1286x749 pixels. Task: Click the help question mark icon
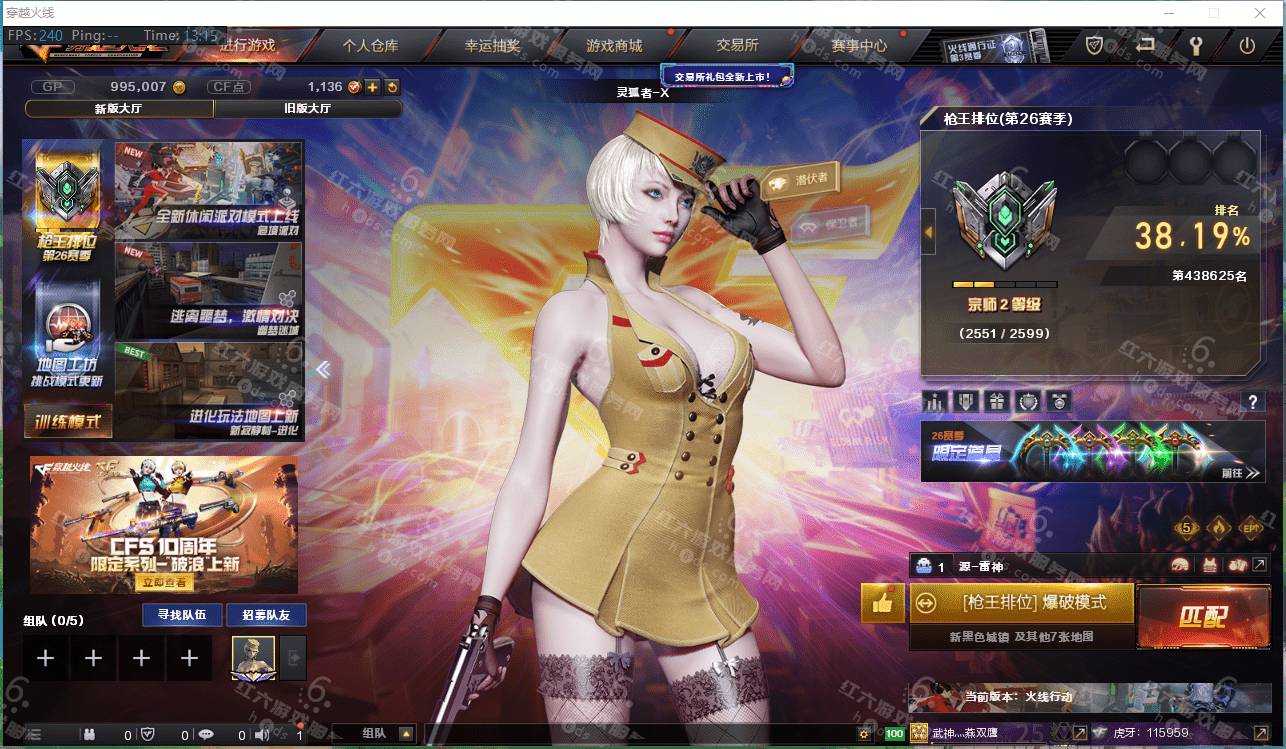pyautogui.click(x=1254, y=402)
